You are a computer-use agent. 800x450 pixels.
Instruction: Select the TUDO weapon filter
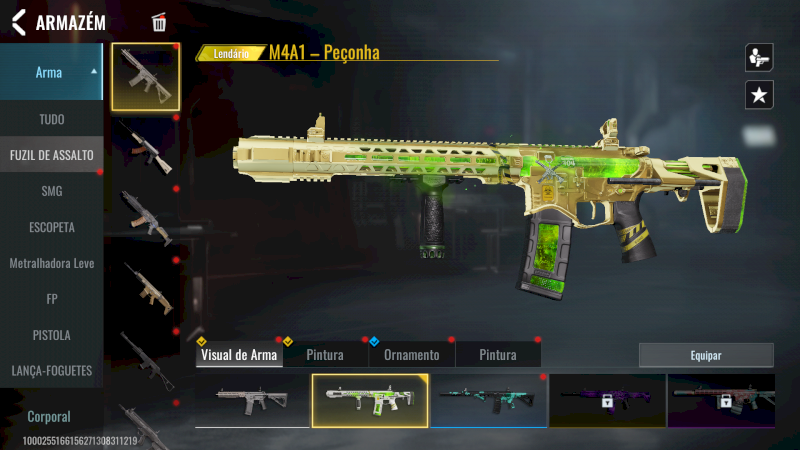click(51, 119)
